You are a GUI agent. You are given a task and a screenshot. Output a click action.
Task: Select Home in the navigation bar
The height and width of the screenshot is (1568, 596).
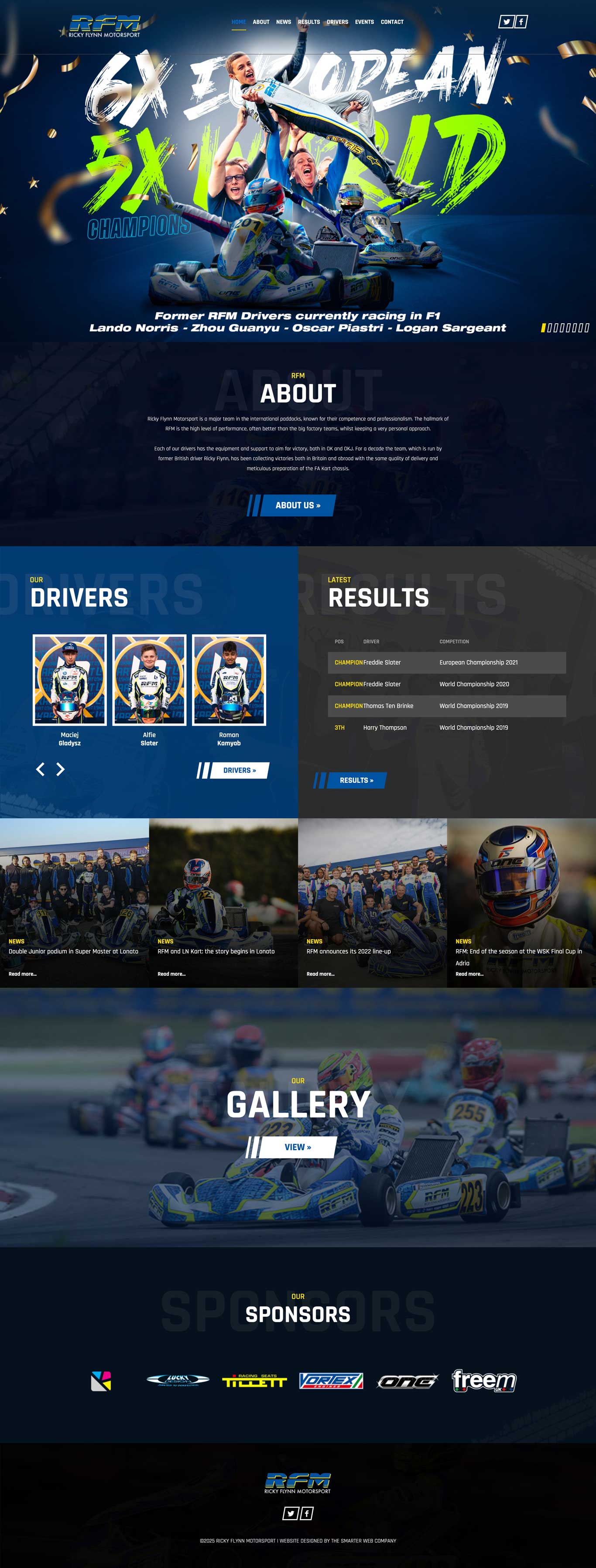click(239, 22)
